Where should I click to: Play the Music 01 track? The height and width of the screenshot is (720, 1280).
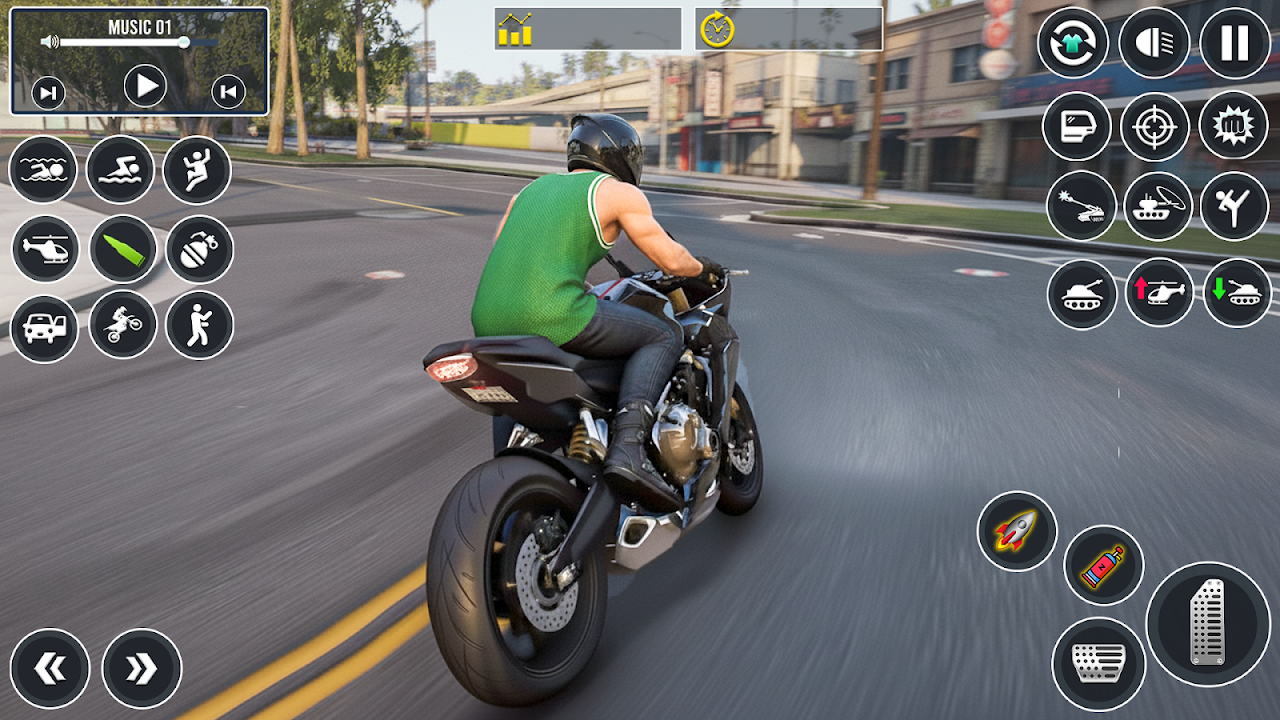pos(145,86)
